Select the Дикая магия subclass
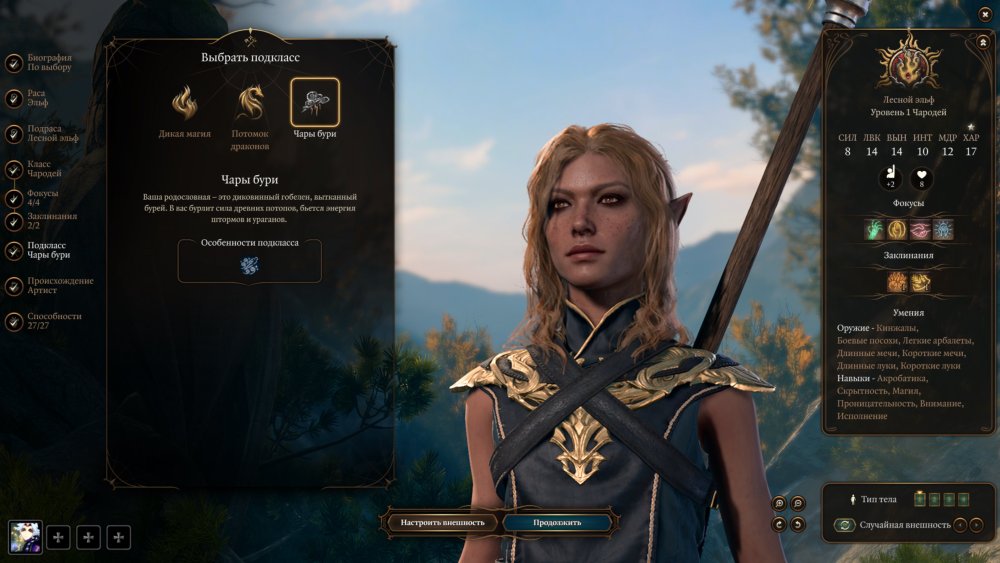 pyautogui.click(x=184, y=103)
